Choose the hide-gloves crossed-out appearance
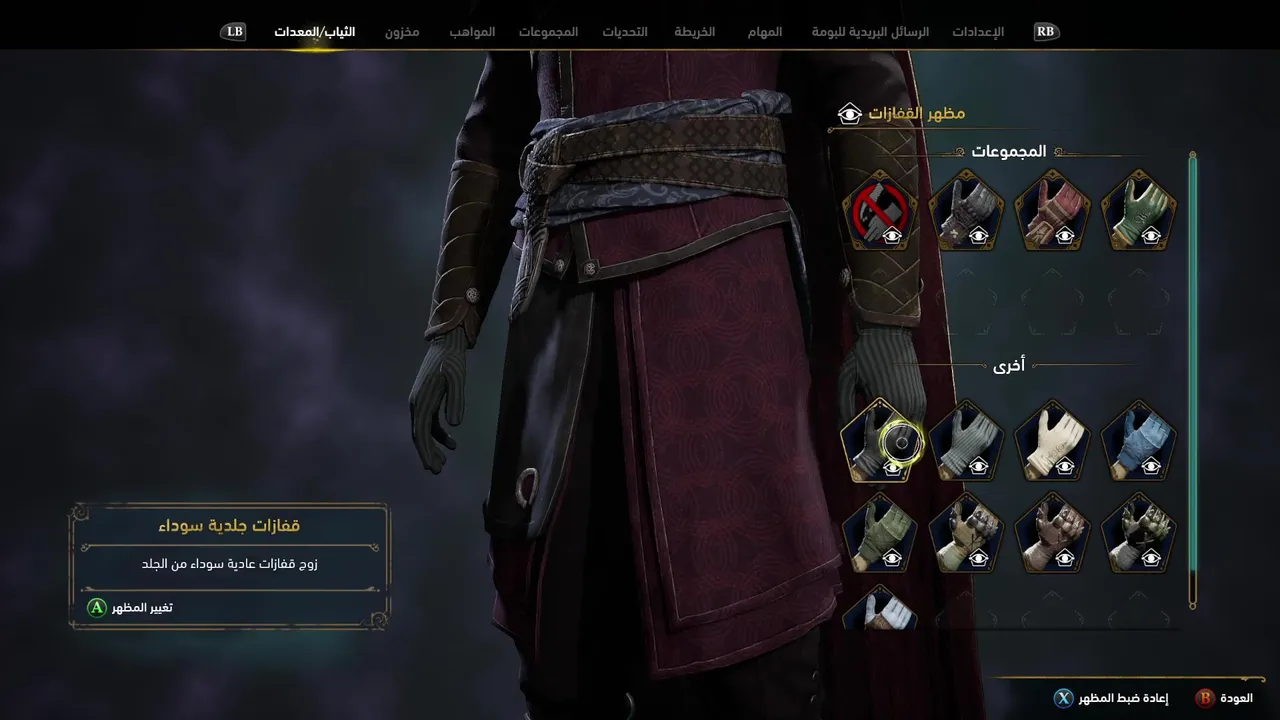The width and height of the screenshot is (1280, 720). (879, 211)
